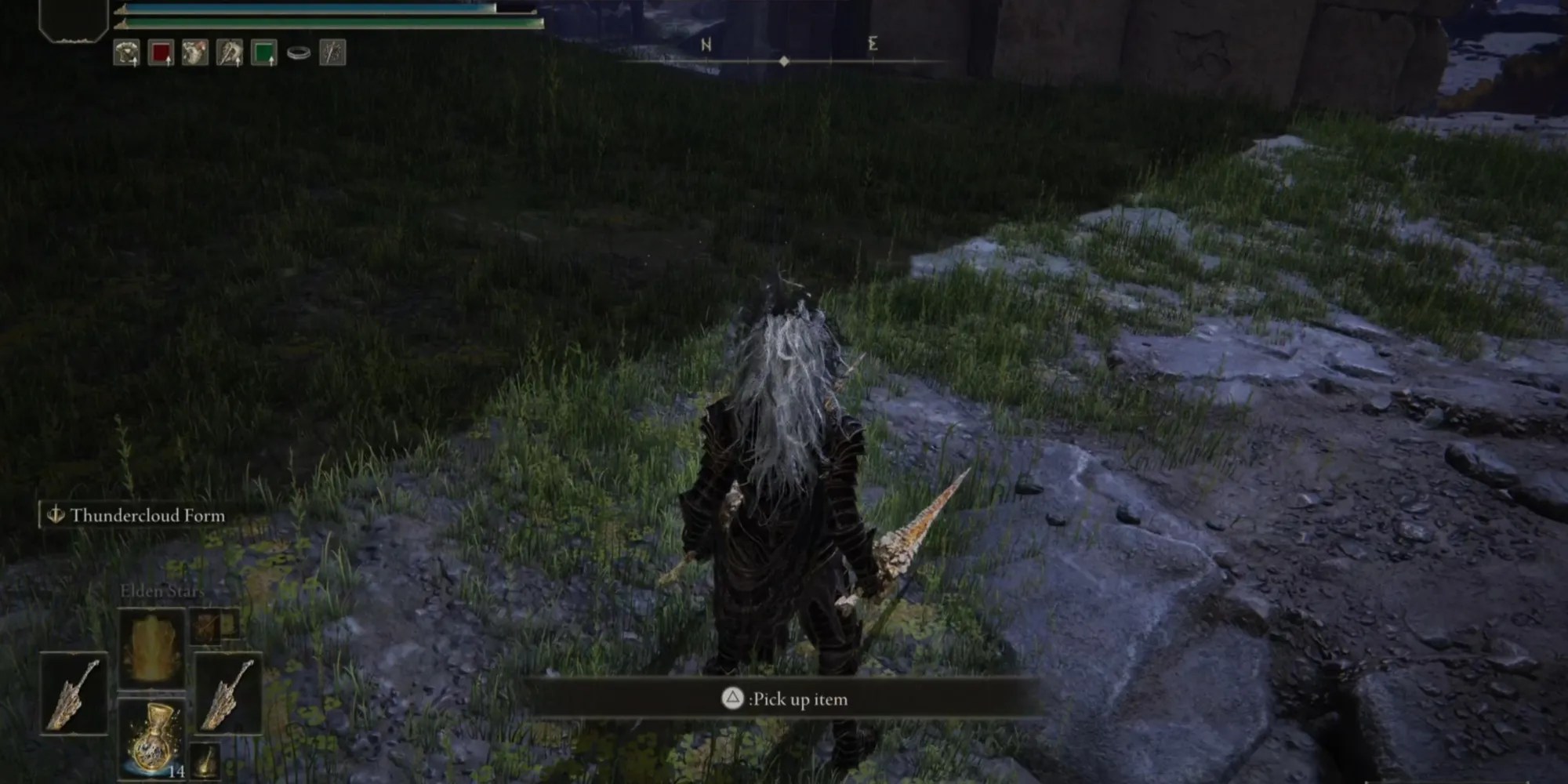Toggle the armor piece in the first quickslot
Screen dimensions: 1568x784
(125, 53)
